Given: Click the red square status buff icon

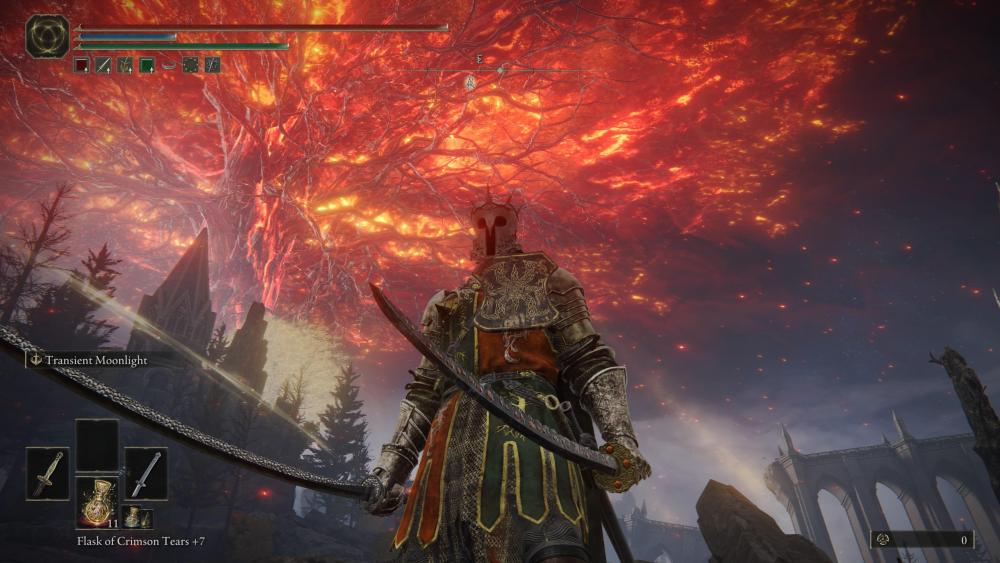Looking at the screenshot, I should point(81,65).
